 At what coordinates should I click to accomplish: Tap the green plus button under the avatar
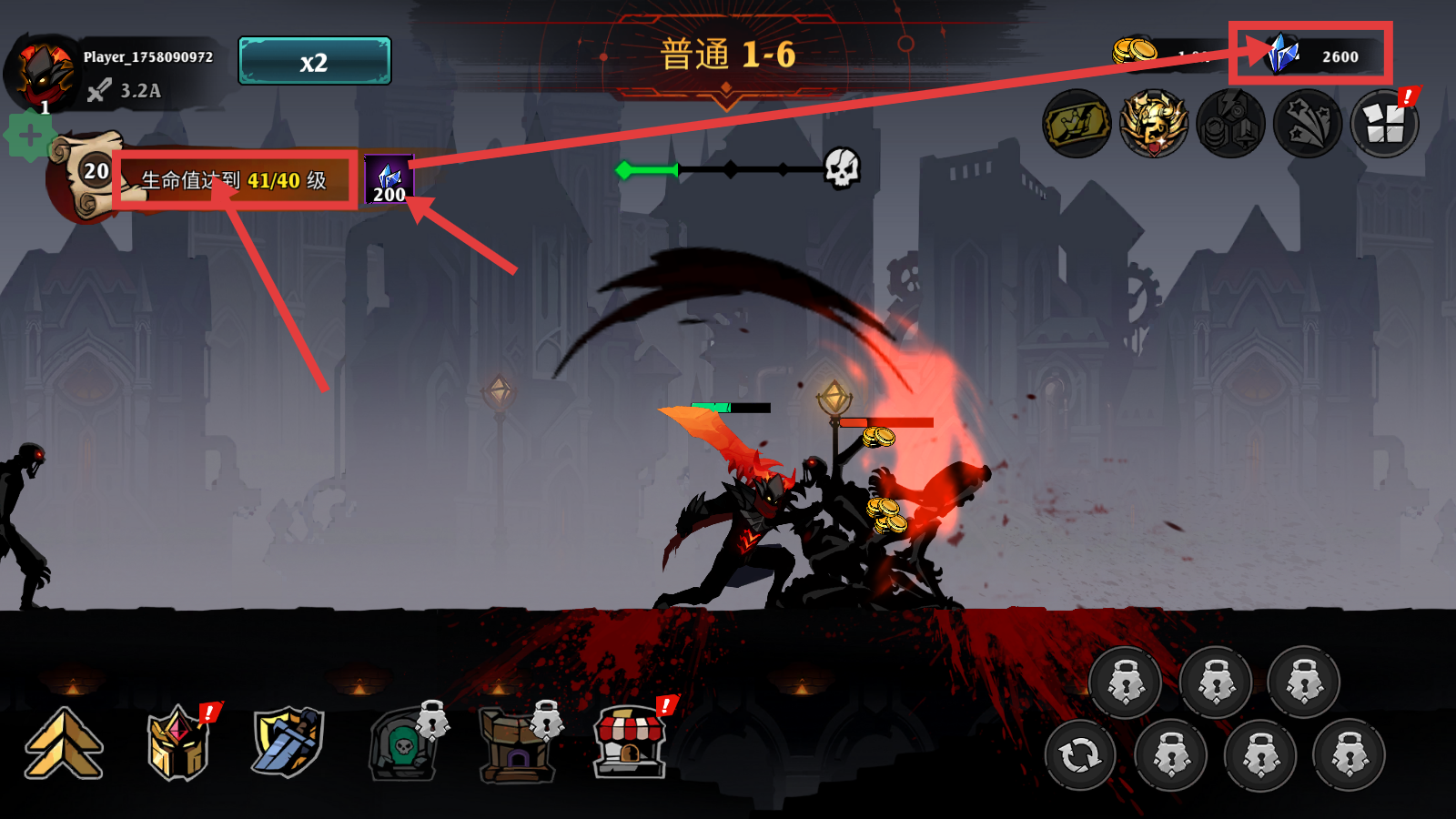coord(29,136)
